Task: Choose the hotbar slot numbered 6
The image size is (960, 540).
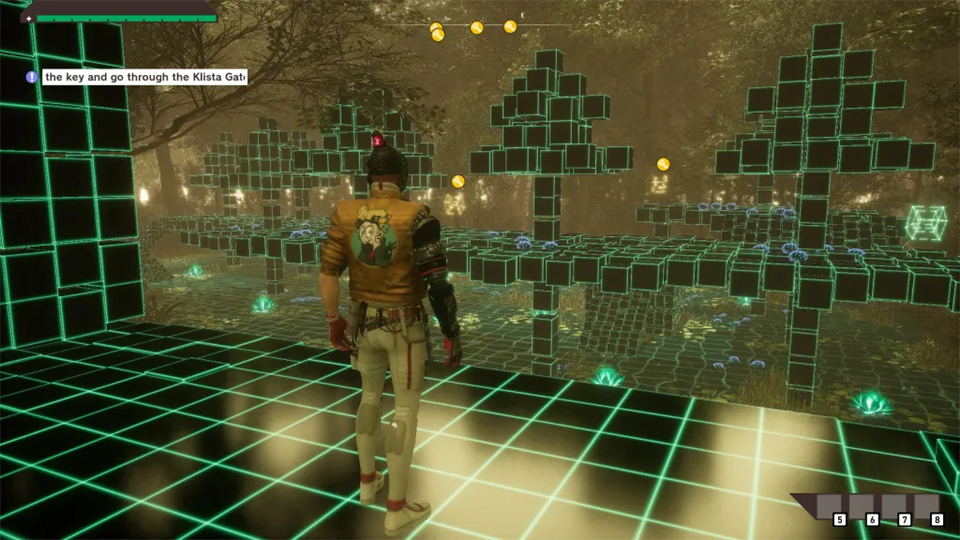Action: tap(862, 507)
